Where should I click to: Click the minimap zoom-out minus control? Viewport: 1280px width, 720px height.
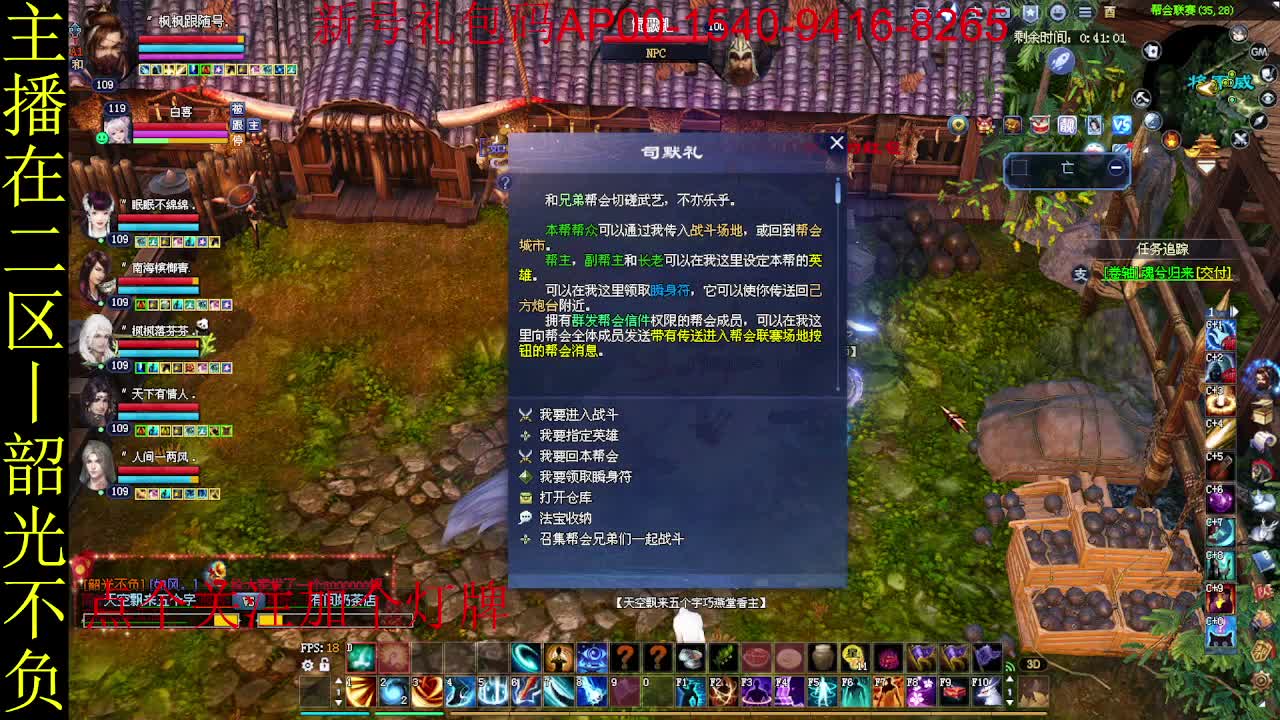1115,166
